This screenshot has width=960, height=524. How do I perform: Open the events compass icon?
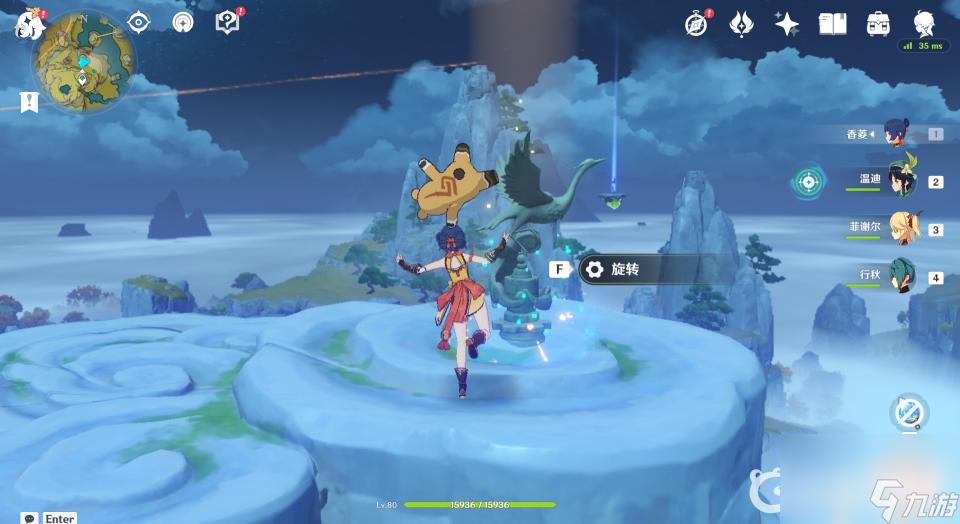[696, 23]
